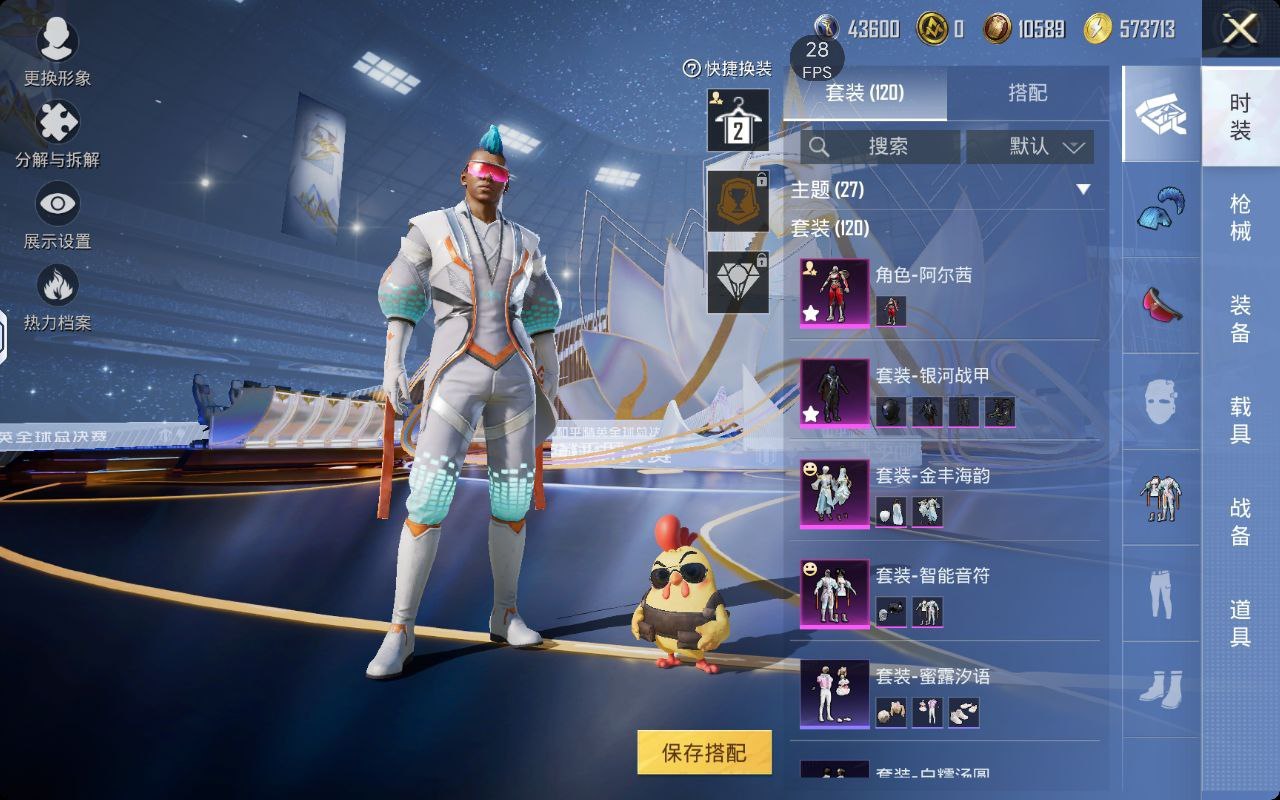The width and height of the screenshot is (1280, 800).
Task: Select quick outfit slot number 2
Action: [x=738, y=121]
